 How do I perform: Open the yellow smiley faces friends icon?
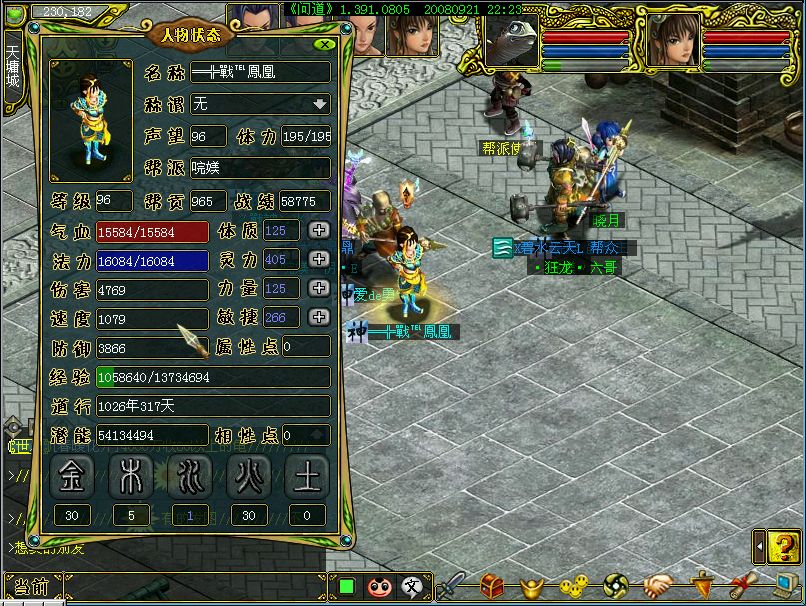573,586
